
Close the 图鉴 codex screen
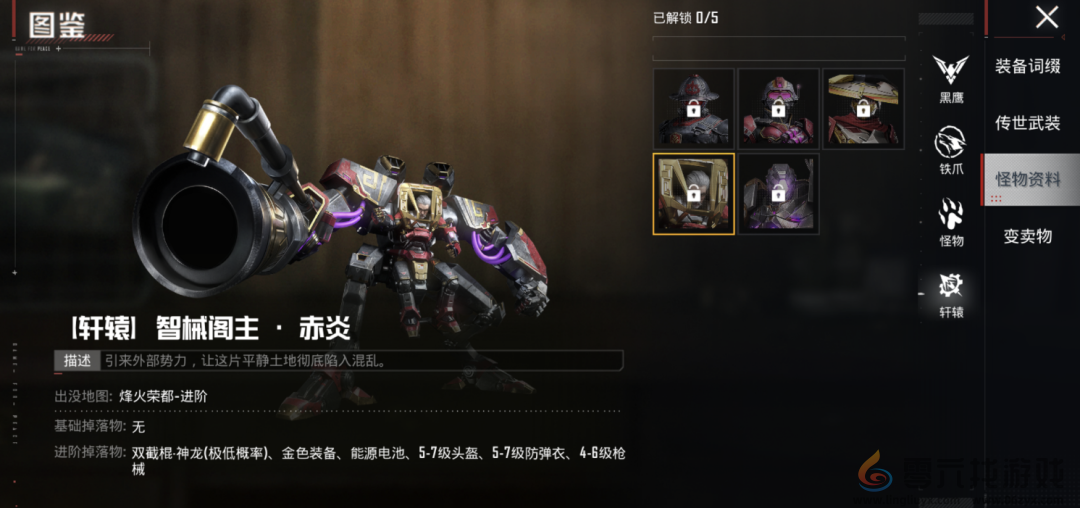(1046, 17)
